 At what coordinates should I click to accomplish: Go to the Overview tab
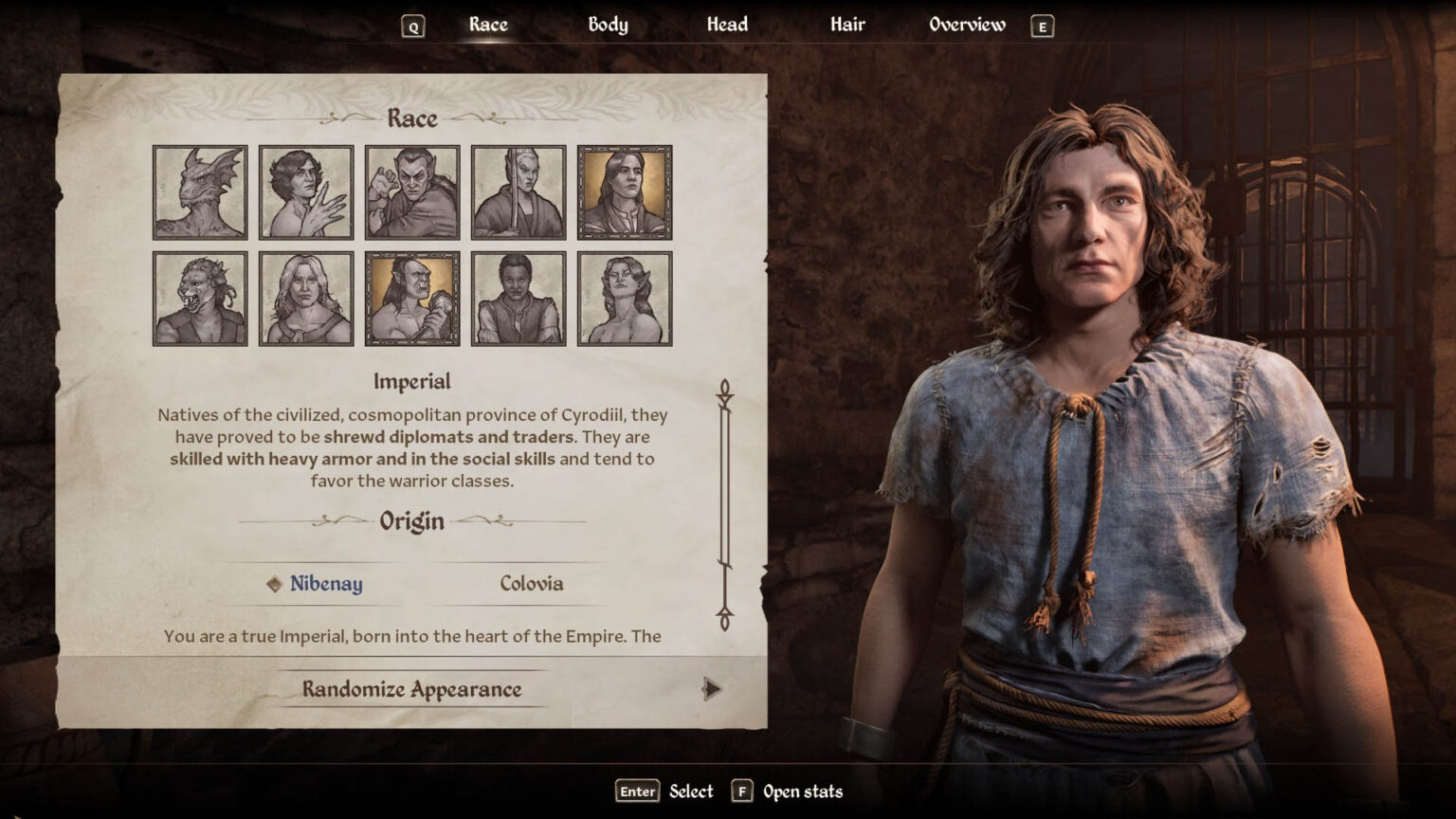(968, 25)
